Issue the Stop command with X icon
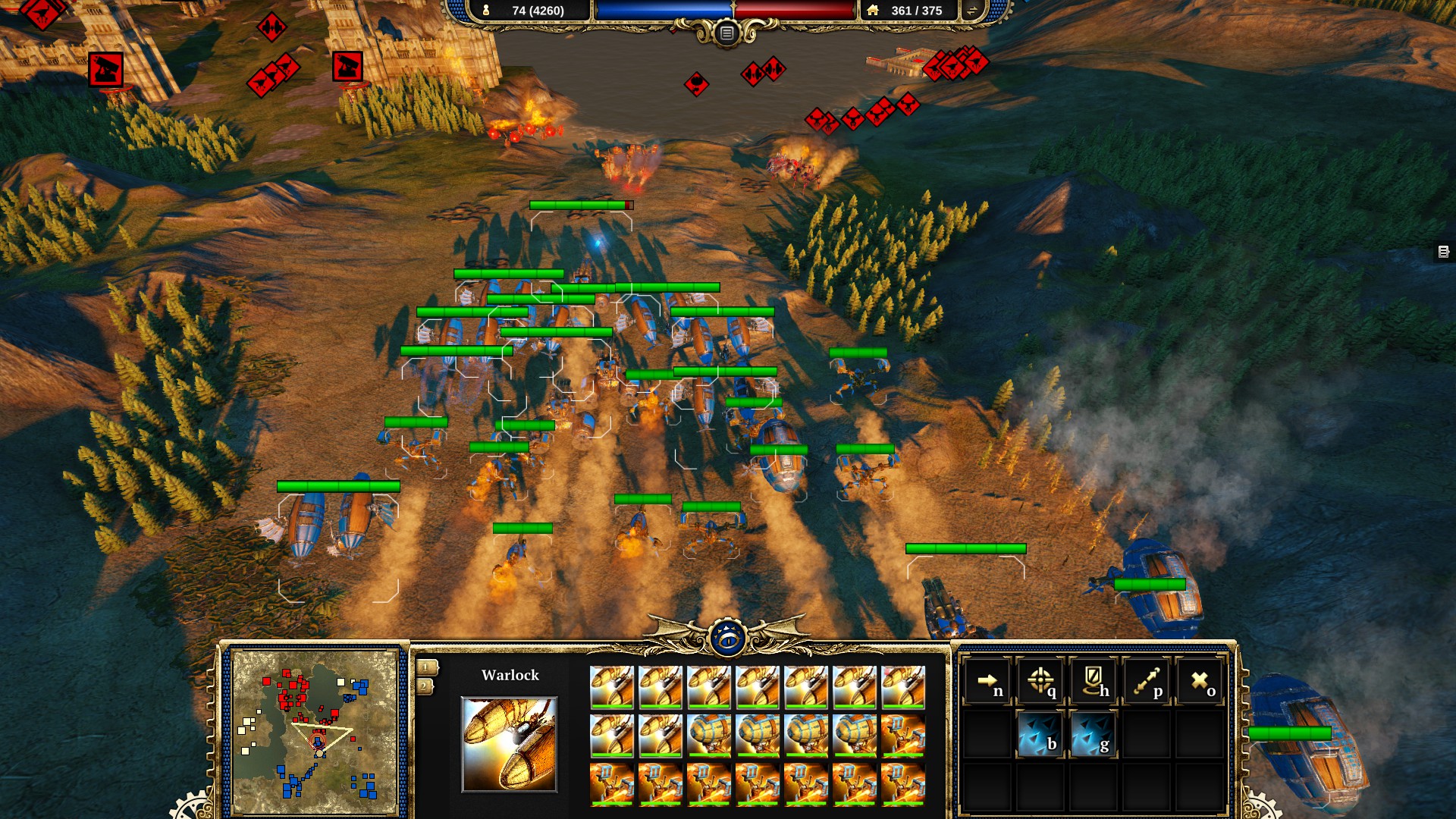Screen dimensions: 1456x819 [1200, 681]
